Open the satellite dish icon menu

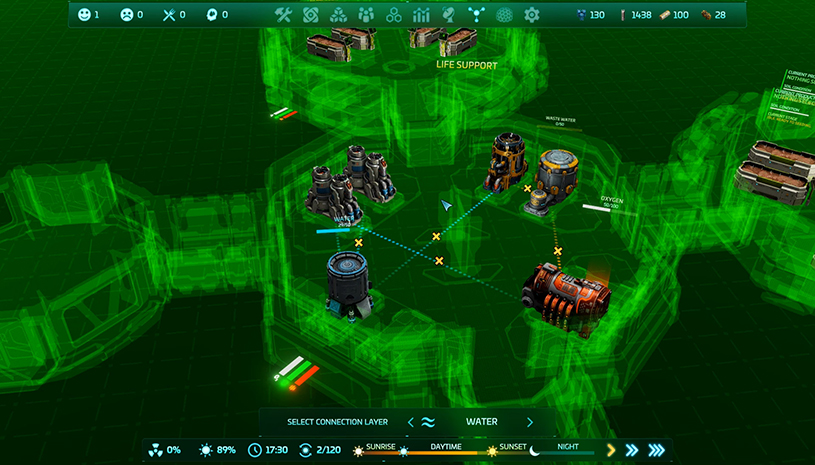point(449,15)
